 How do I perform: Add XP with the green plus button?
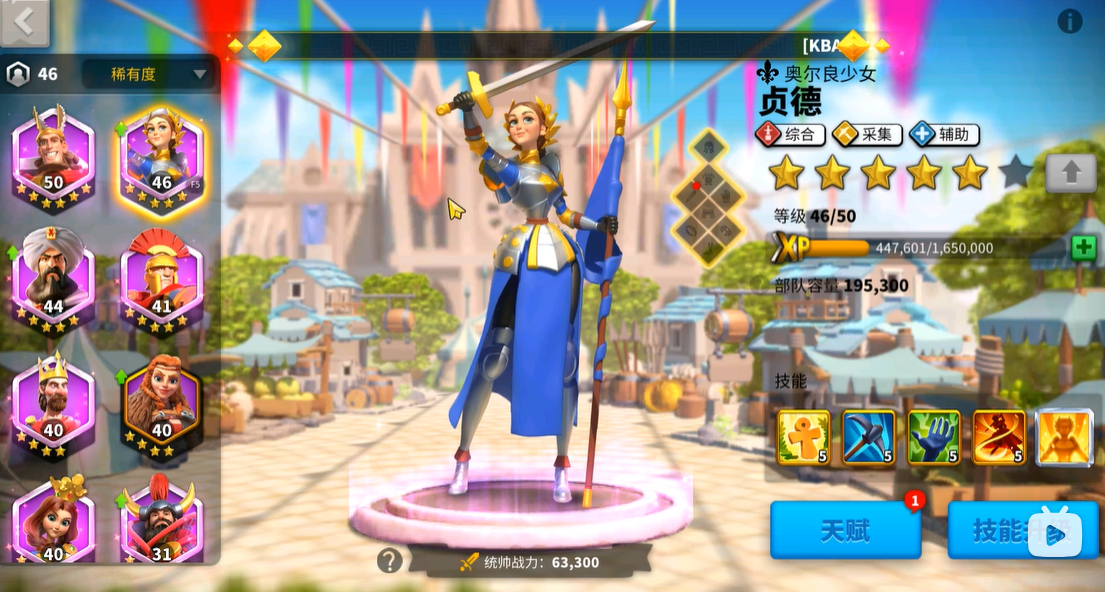pyautogui.click(x=1083, y=248)
